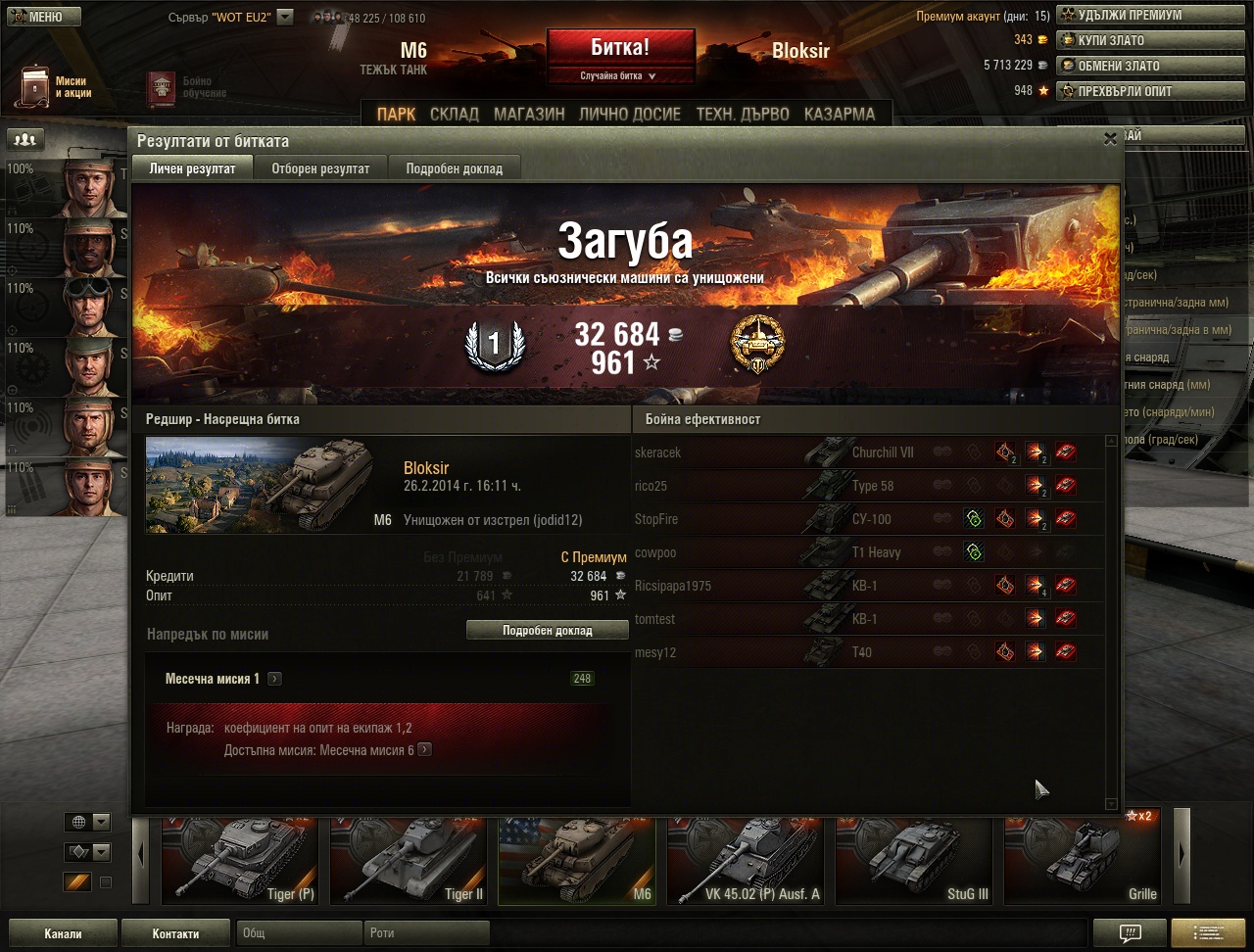Click the red Битка! button
This screenshot has width=1254, height=952.
click(620, 48)
